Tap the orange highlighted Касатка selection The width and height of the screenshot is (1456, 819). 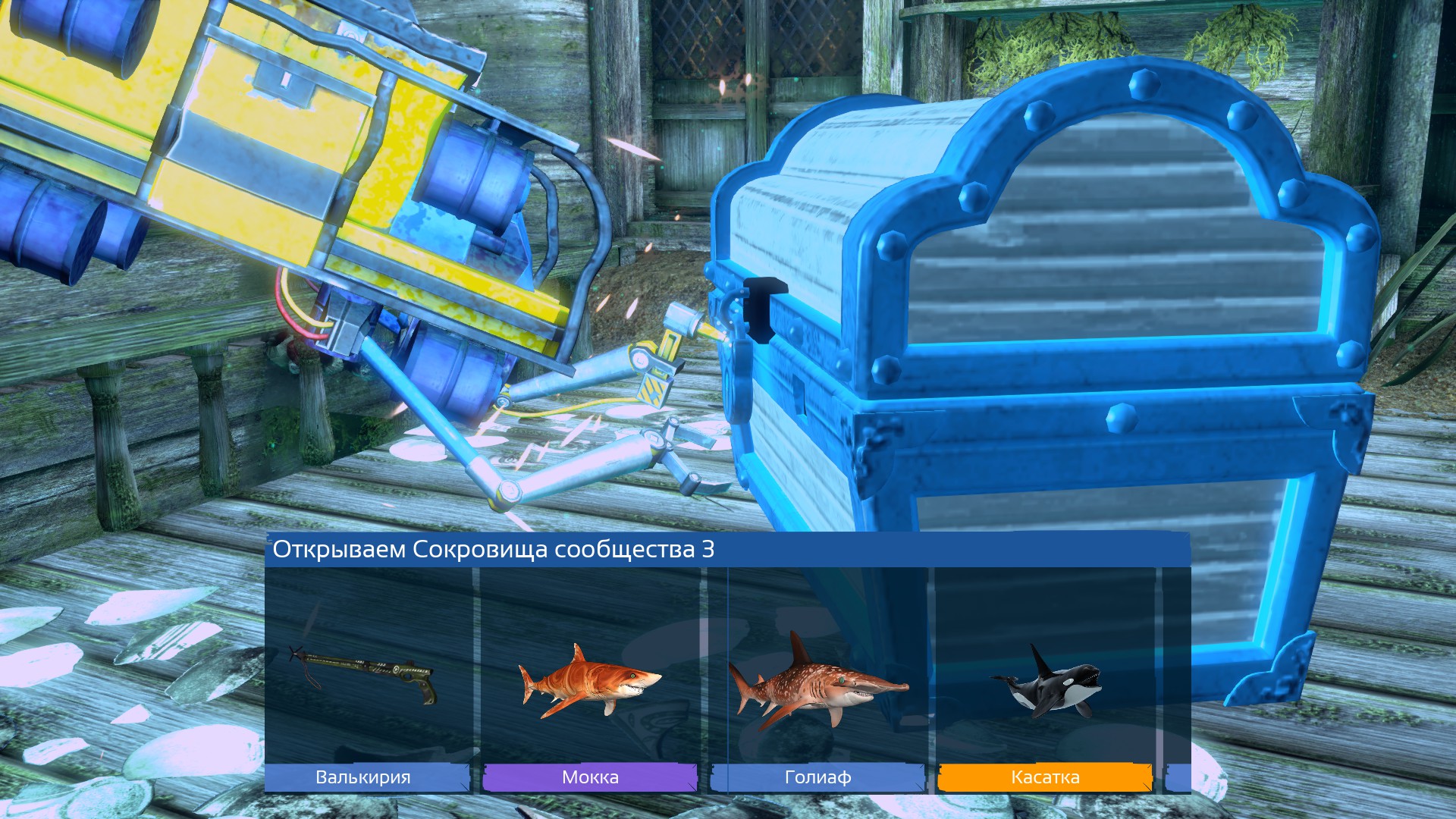pos(1045,777)
